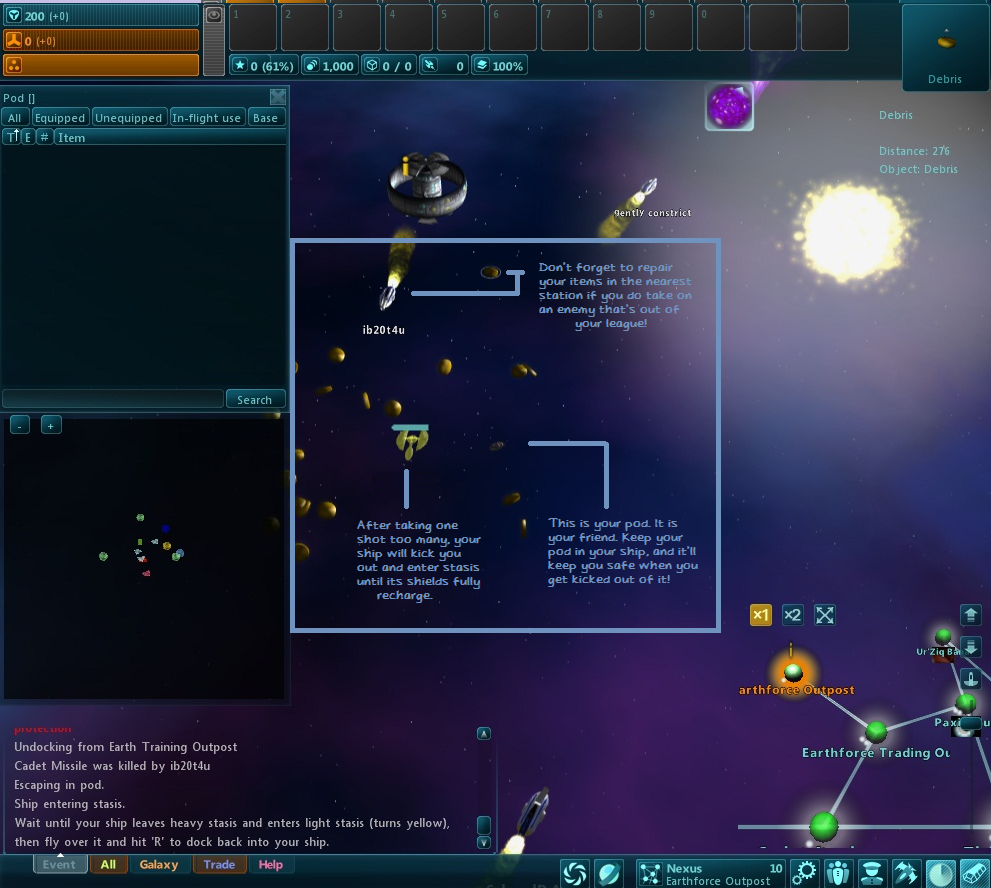Image resolution: width=991 pixels, height=888 pixels.
Task: Select Earthforce Trading Outpost map node
Action: (876, 733)
